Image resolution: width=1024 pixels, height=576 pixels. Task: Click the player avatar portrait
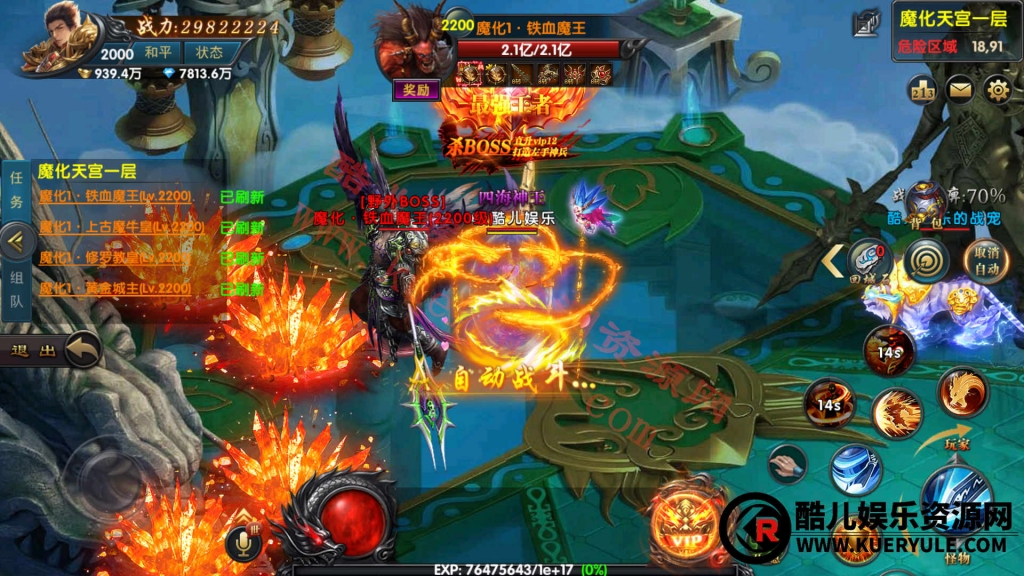tap(62, 40)
